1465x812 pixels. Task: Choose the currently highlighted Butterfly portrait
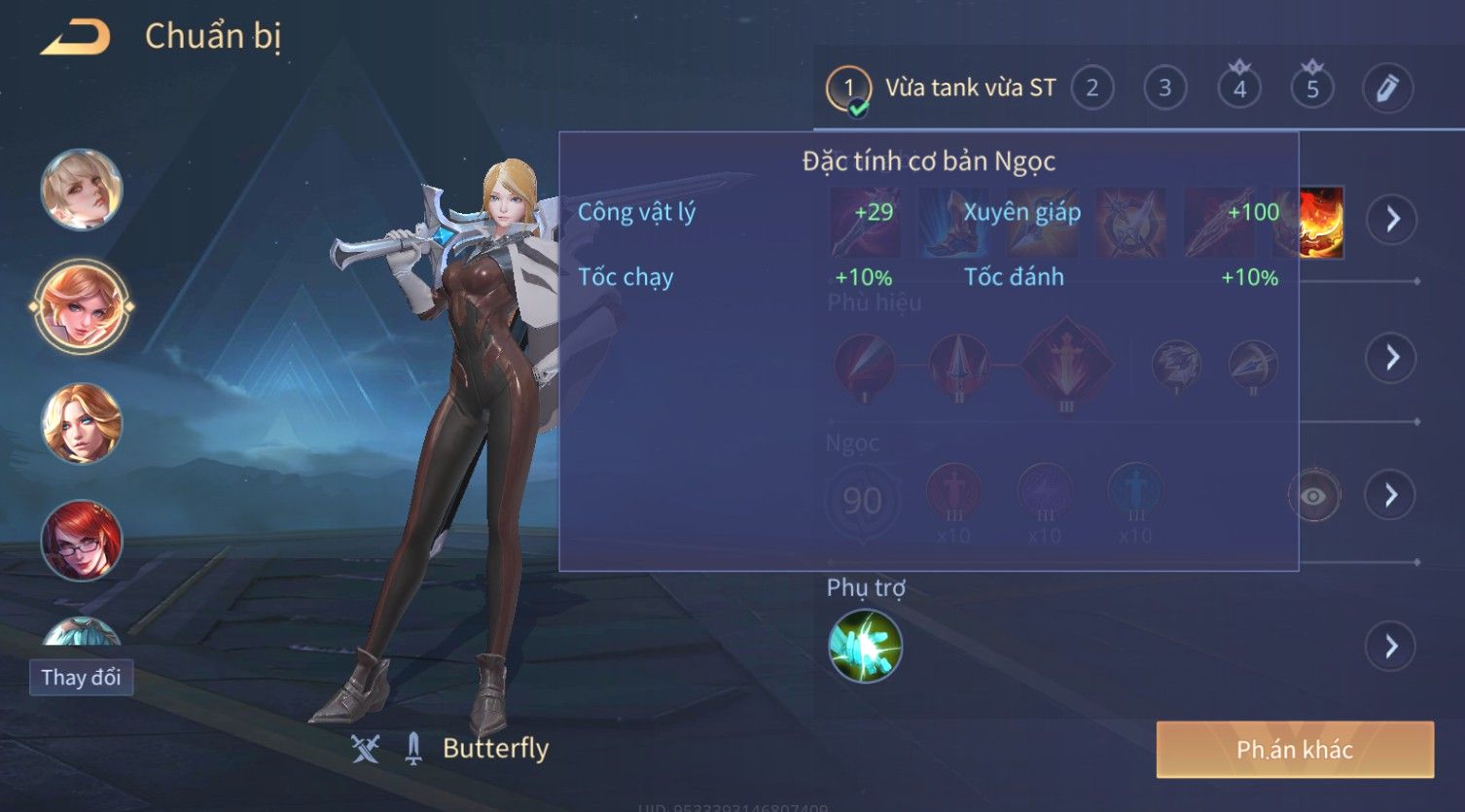[82, 306]
